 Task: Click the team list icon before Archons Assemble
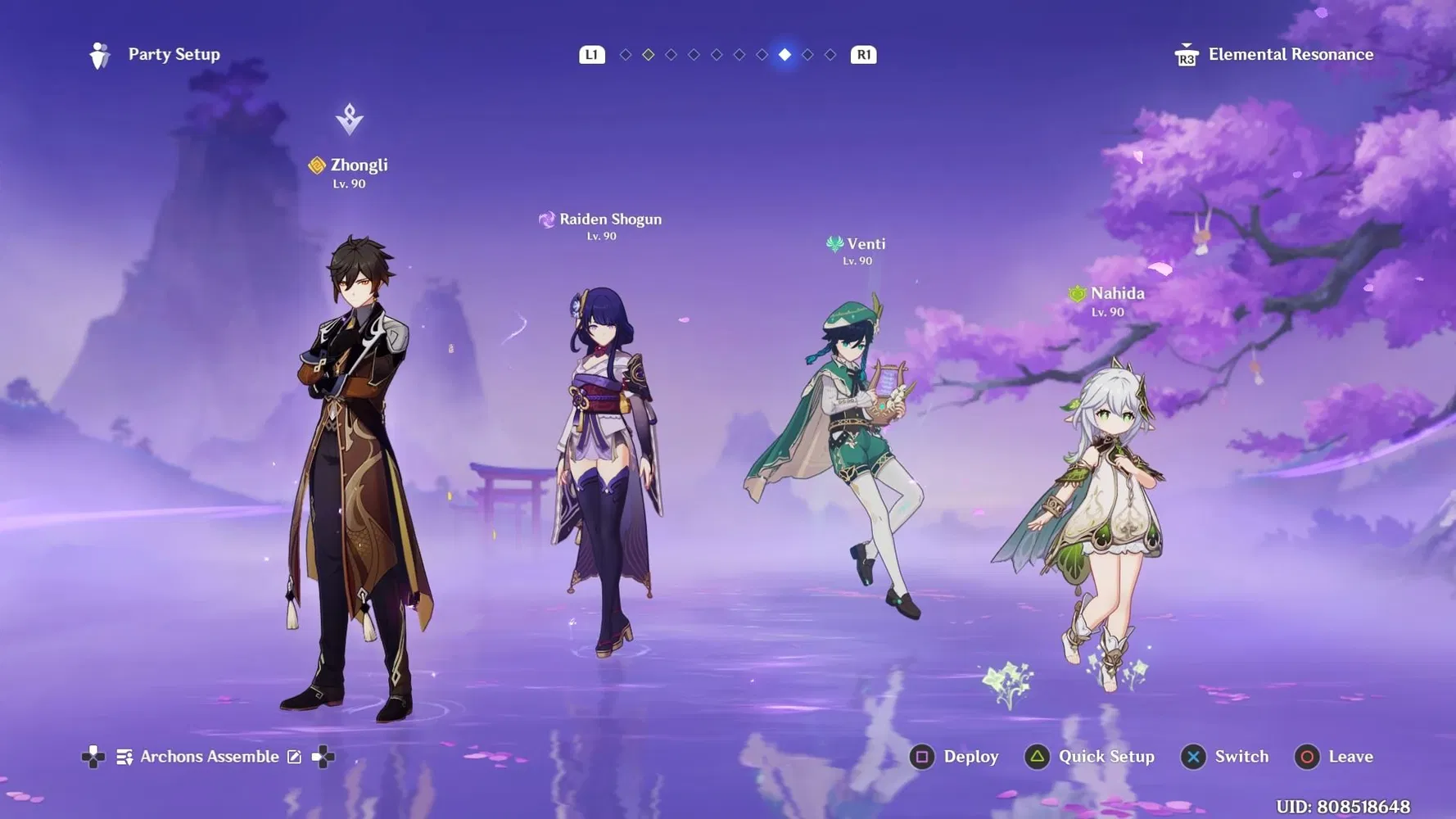[x=124, y=757]
